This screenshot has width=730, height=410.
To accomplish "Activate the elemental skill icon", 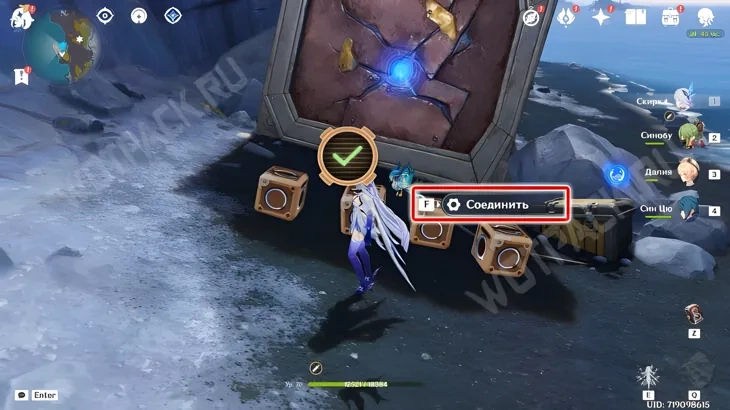I will click(648, 378).
